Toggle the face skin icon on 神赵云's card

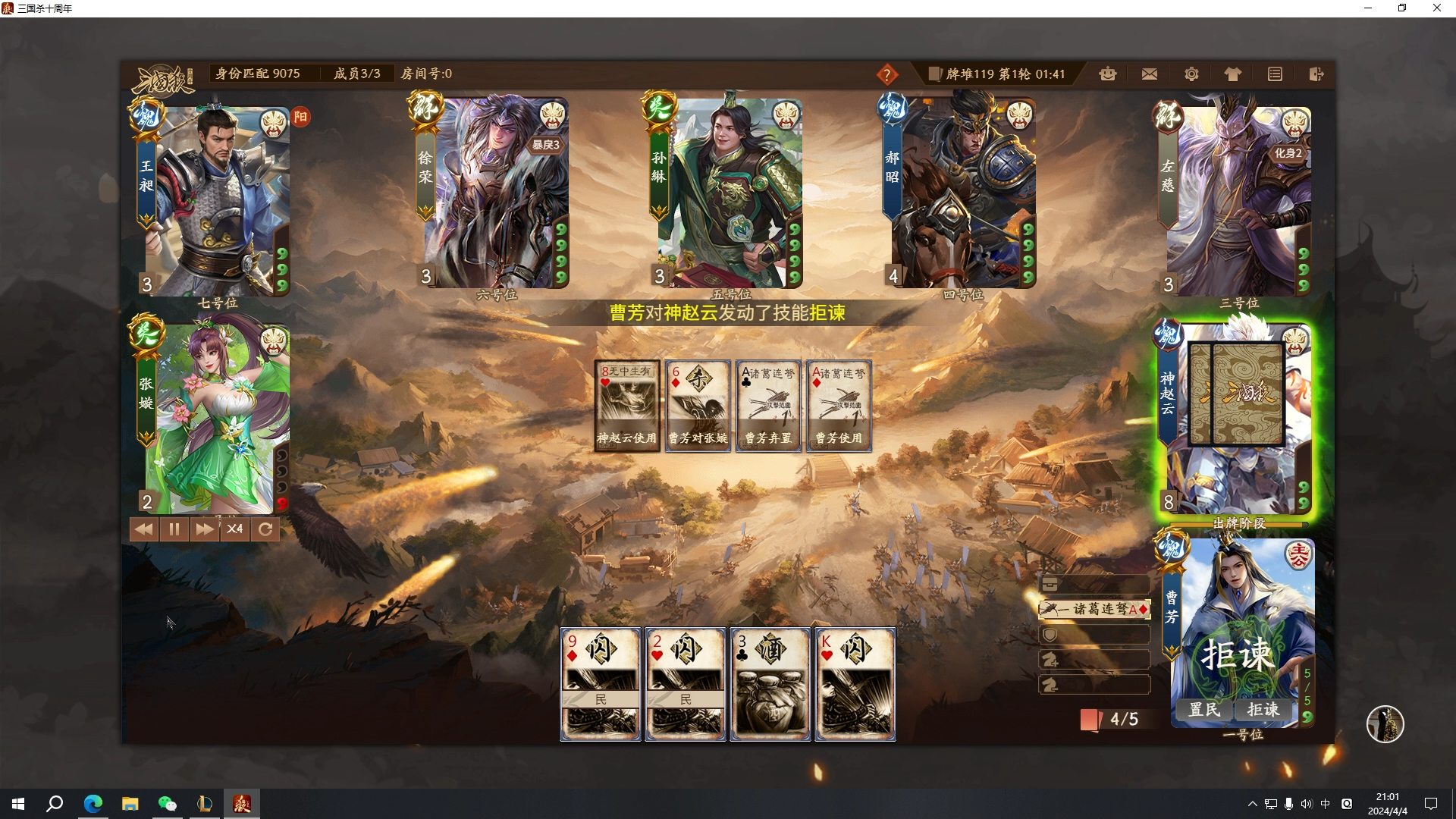1294,343
